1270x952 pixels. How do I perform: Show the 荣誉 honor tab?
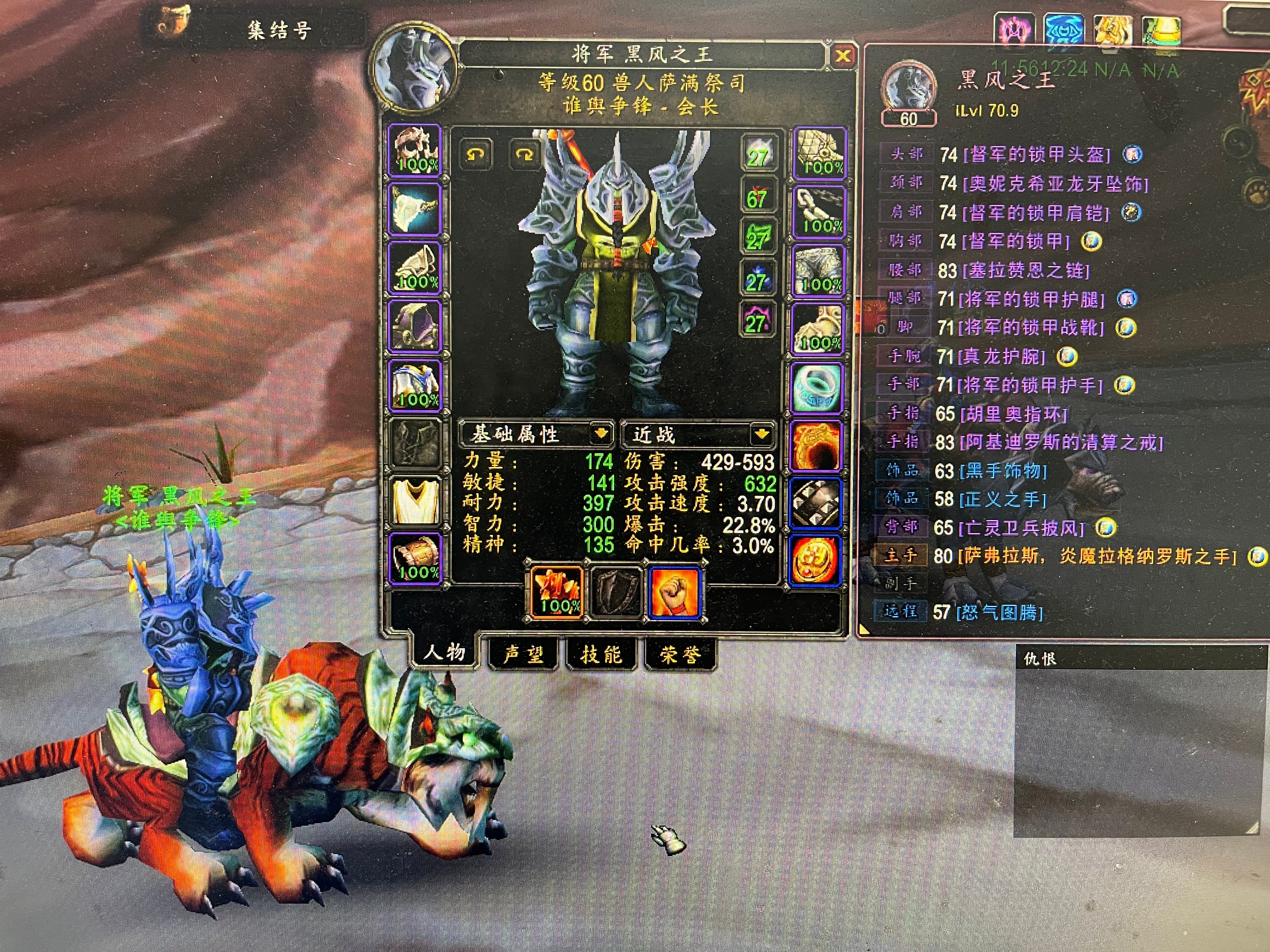pos(680,654)
